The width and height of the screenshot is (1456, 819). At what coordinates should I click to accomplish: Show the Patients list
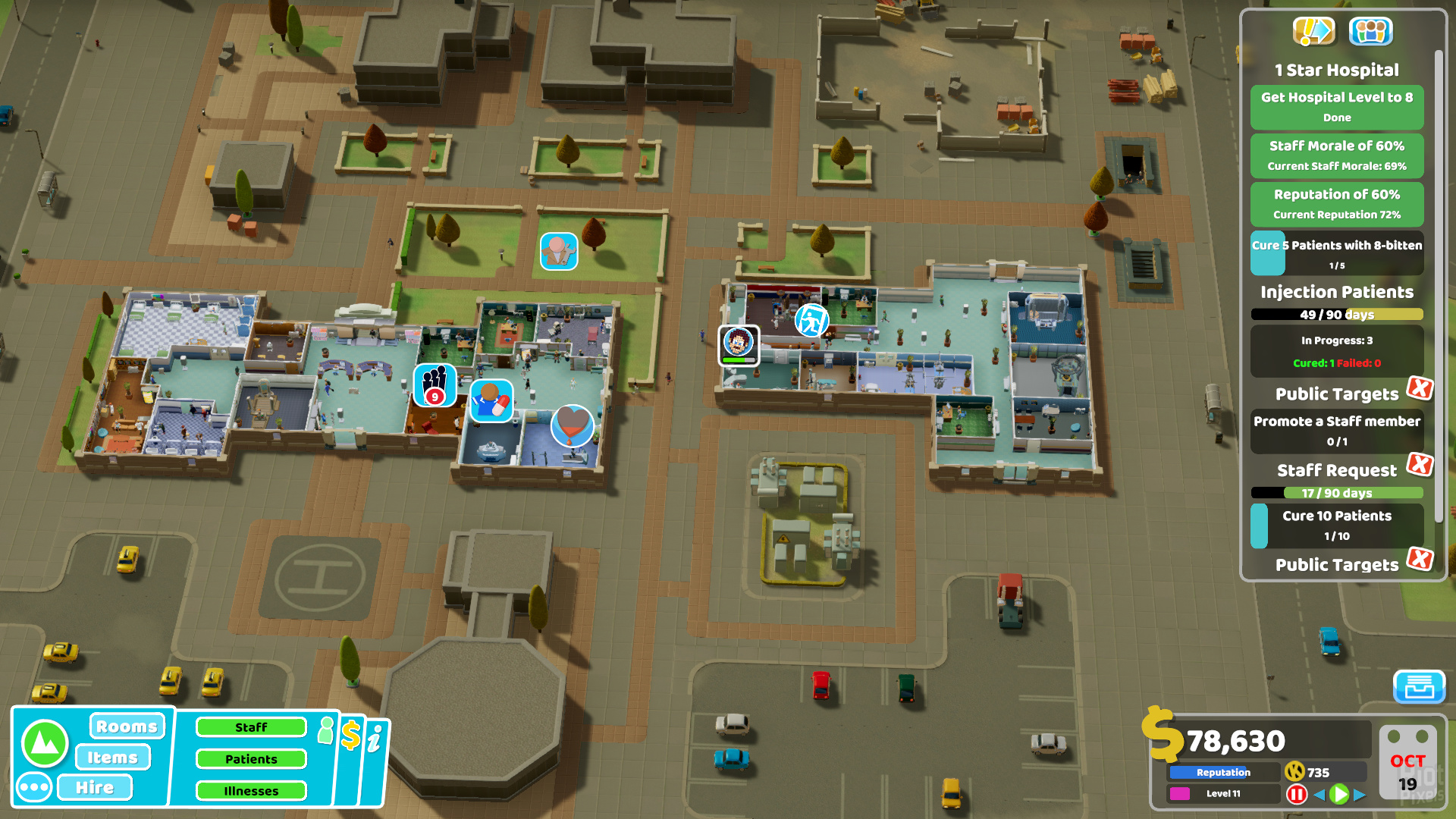[x=251, y=759]
